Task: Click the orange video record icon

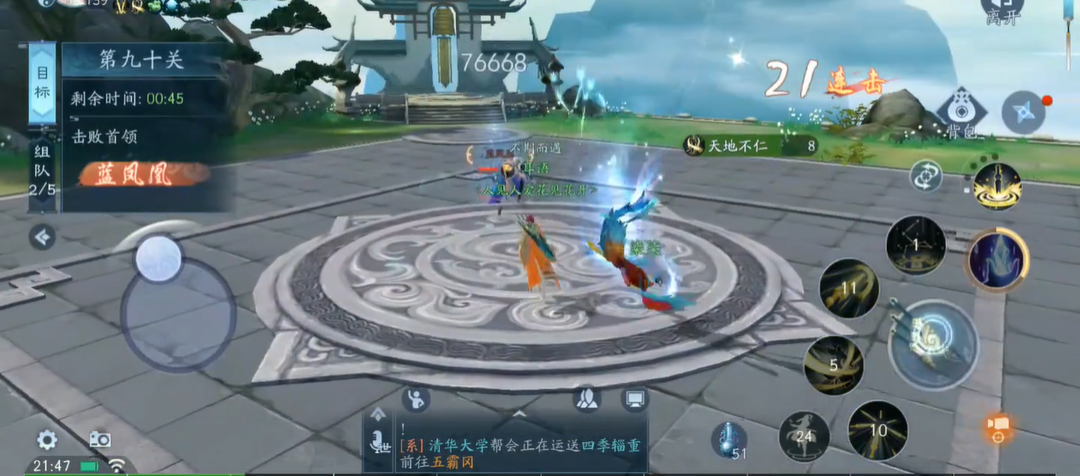Action: point(998,428)
